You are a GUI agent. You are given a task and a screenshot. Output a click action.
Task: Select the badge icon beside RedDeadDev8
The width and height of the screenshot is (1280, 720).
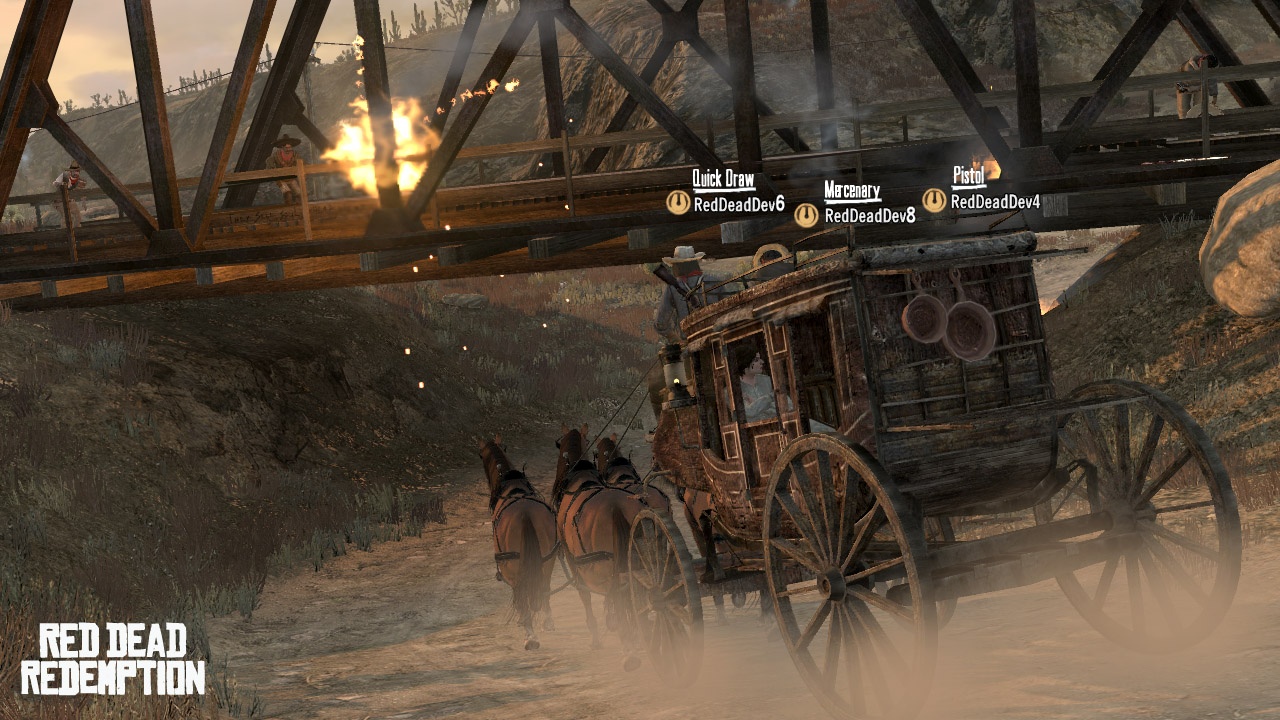806,215
